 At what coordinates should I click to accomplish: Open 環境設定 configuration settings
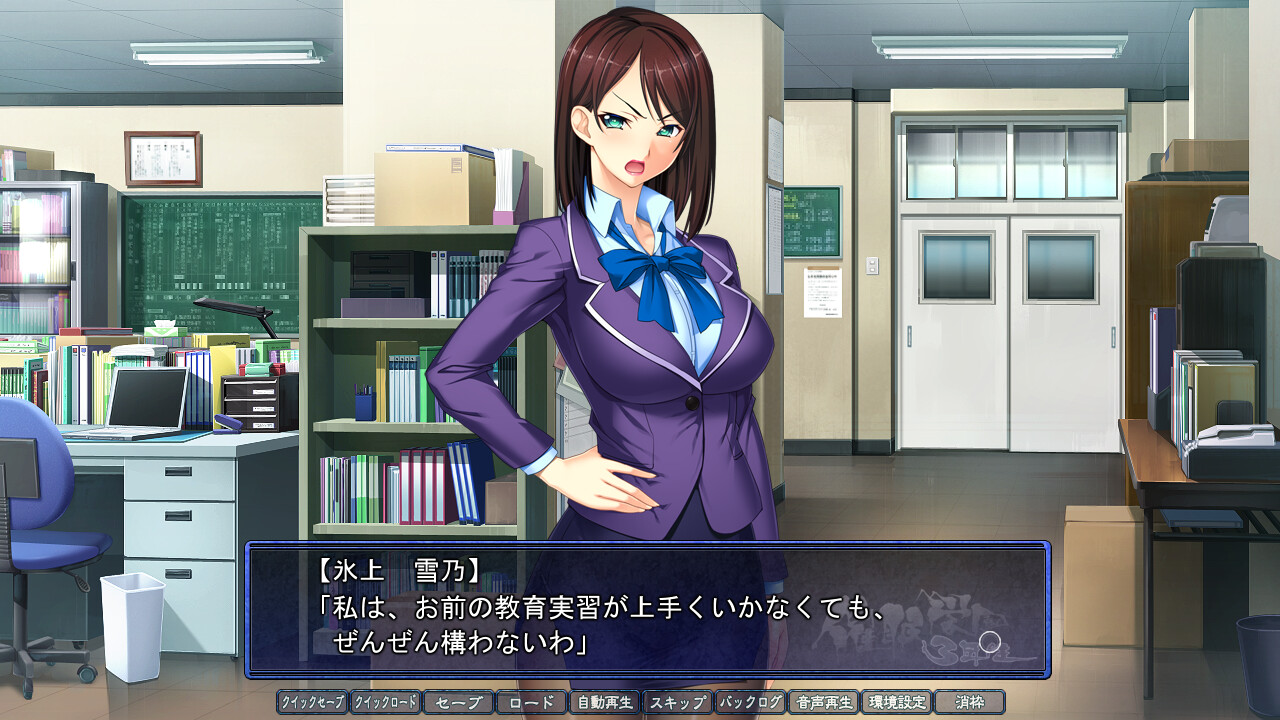click(896, 702)
